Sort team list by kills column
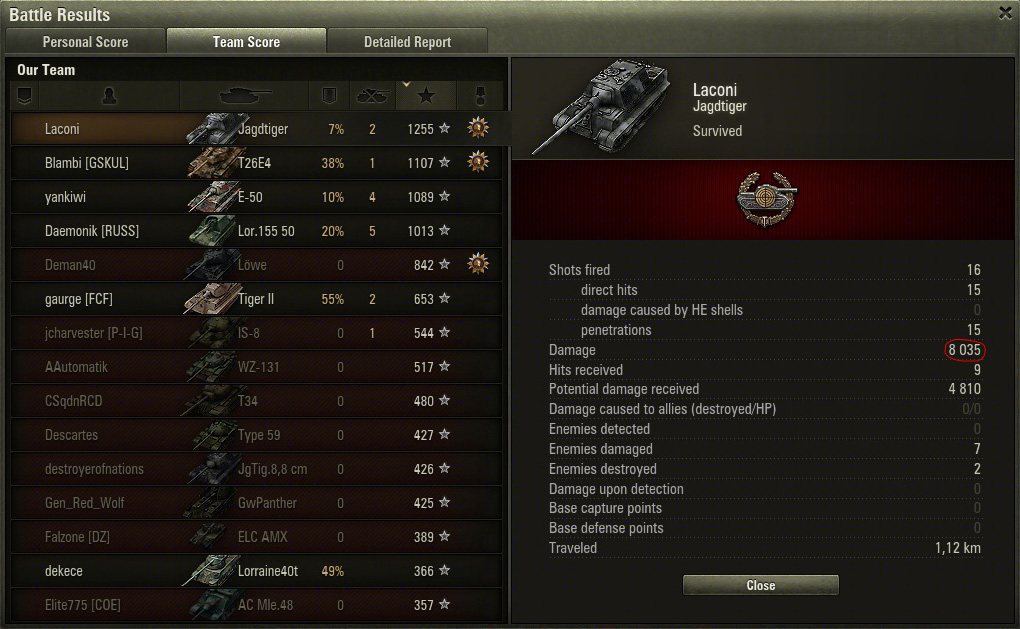 pos(372,96)
